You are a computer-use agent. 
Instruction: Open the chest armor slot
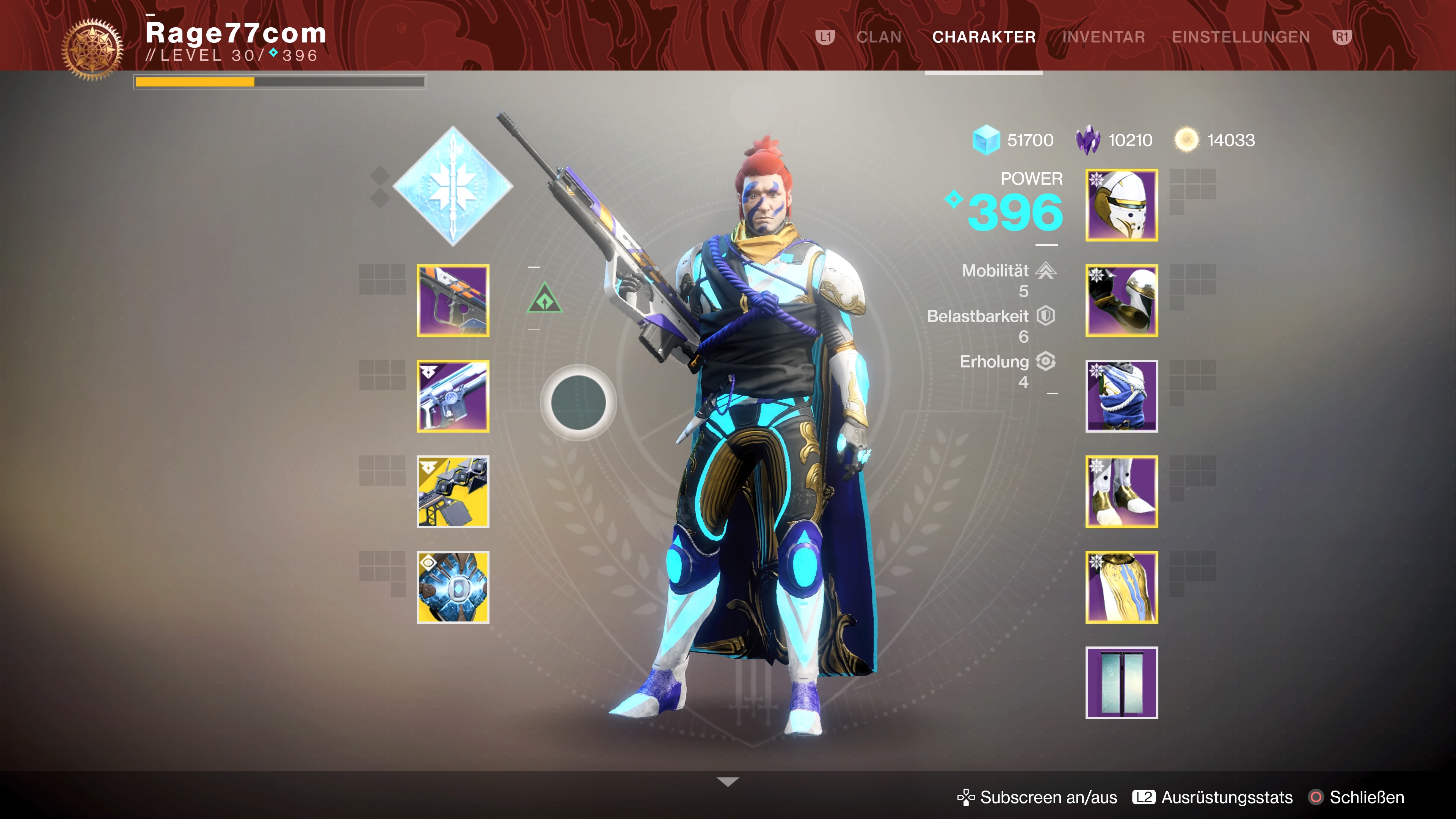click(1122, 396)
